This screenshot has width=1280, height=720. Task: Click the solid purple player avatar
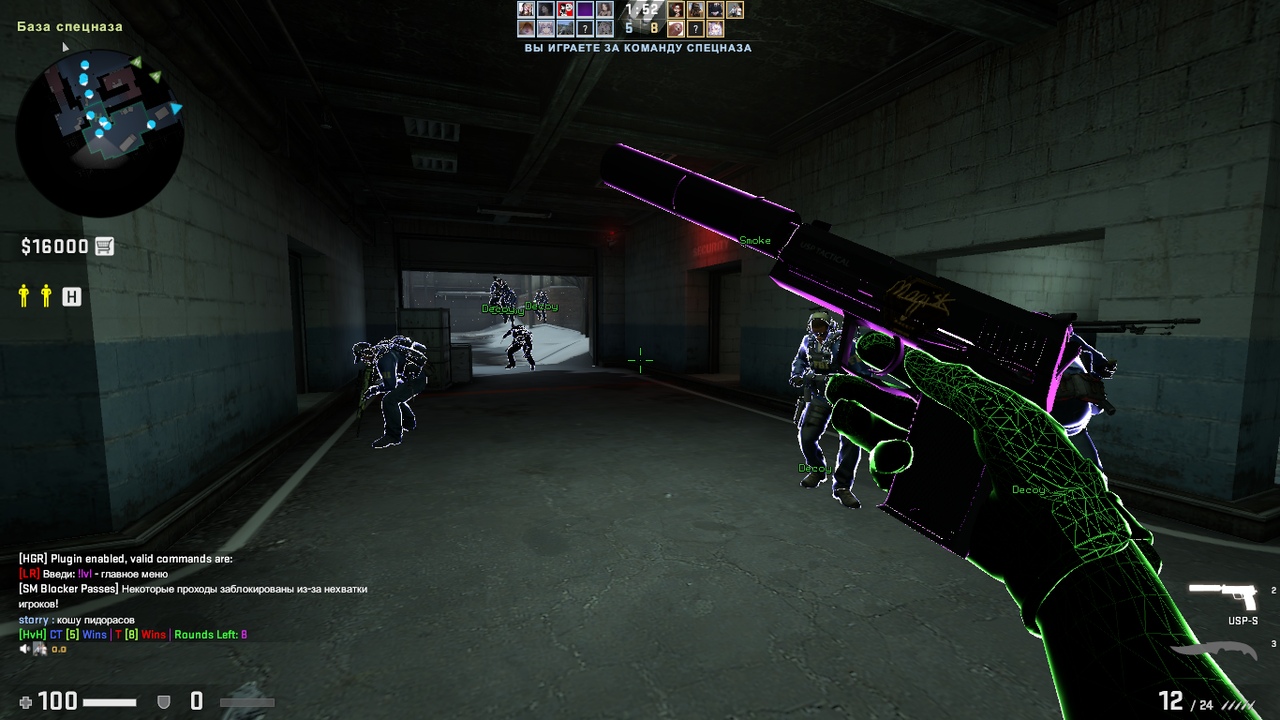coord(585,10)
